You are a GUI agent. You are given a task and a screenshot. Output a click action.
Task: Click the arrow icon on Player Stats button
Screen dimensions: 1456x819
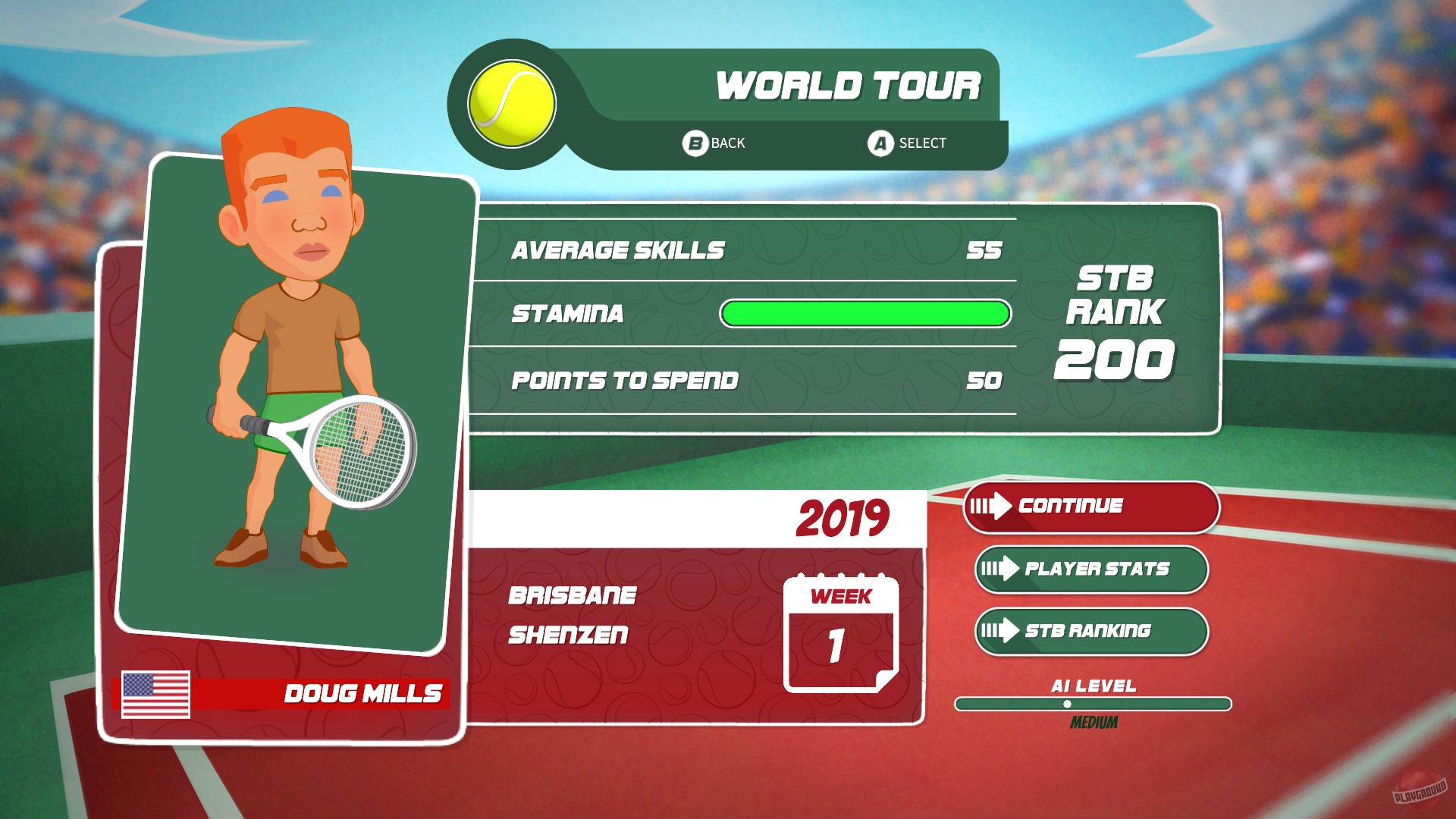[1003, 569]
